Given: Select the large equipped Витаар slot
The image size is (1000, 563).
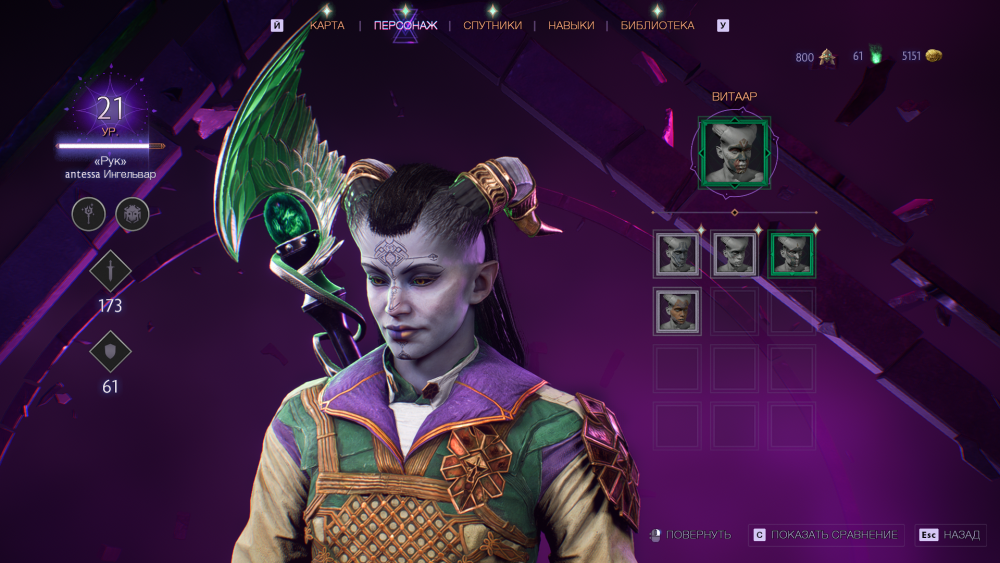Looking at the screenshot, I should coord(734,152).
